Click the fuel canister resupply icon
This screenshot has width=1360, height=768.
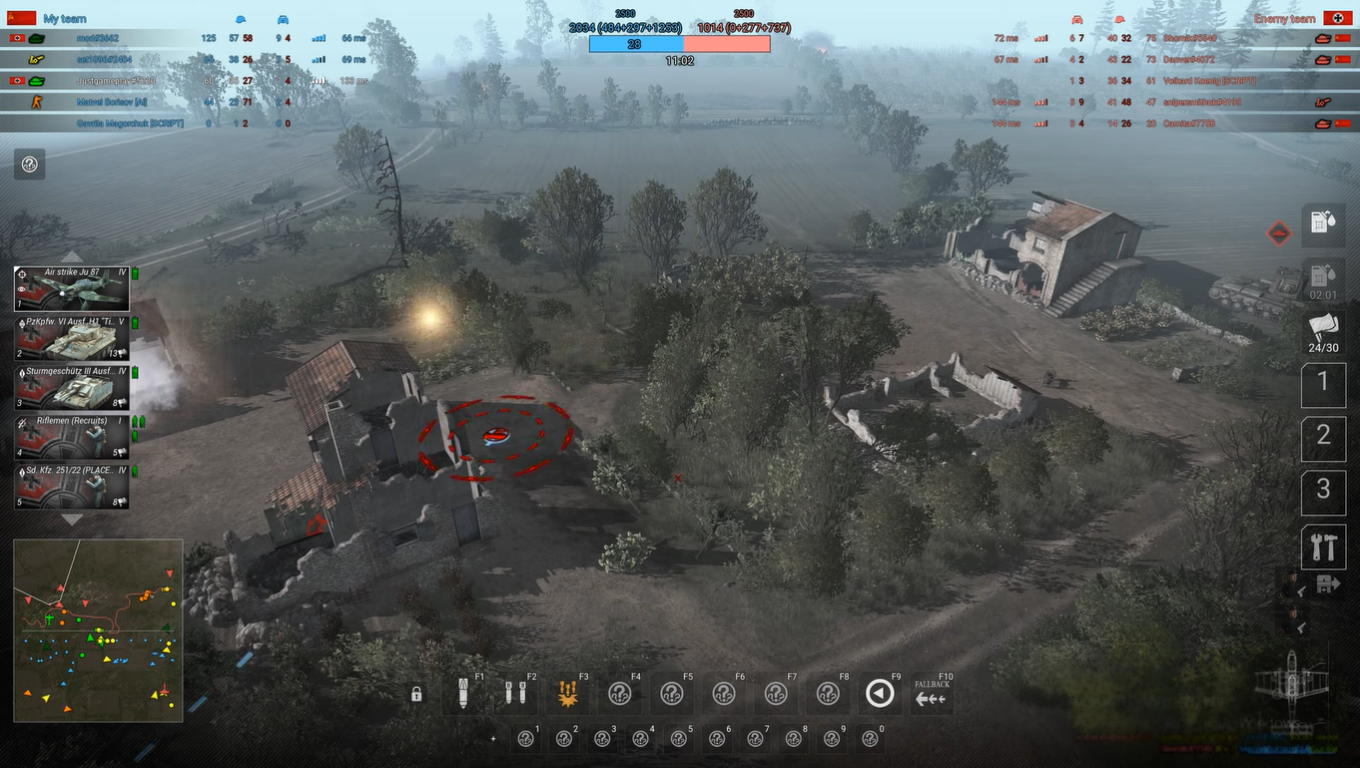tap(1322, 222)
